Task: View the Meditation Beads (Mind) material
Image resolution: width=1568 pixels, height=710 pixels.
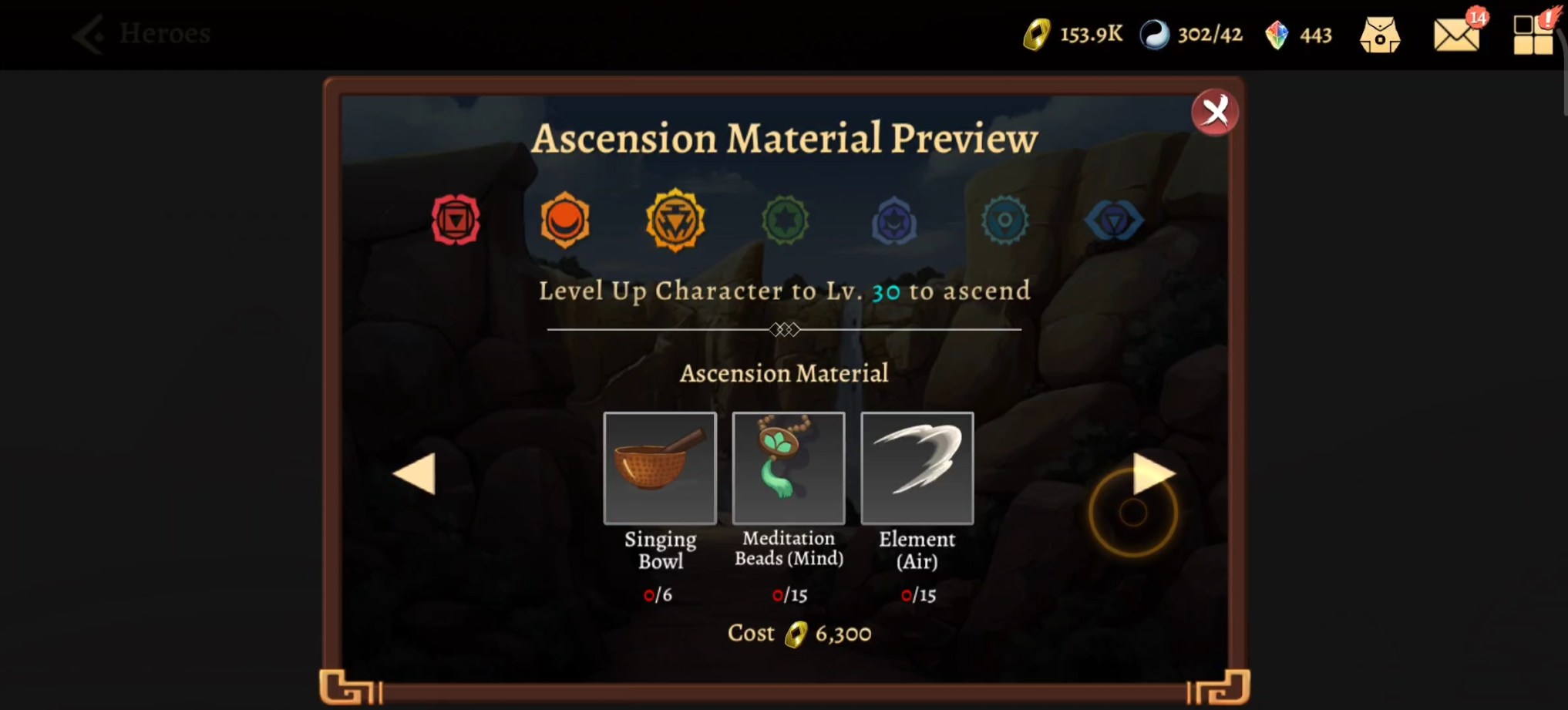Action: (x=788, y=468)
